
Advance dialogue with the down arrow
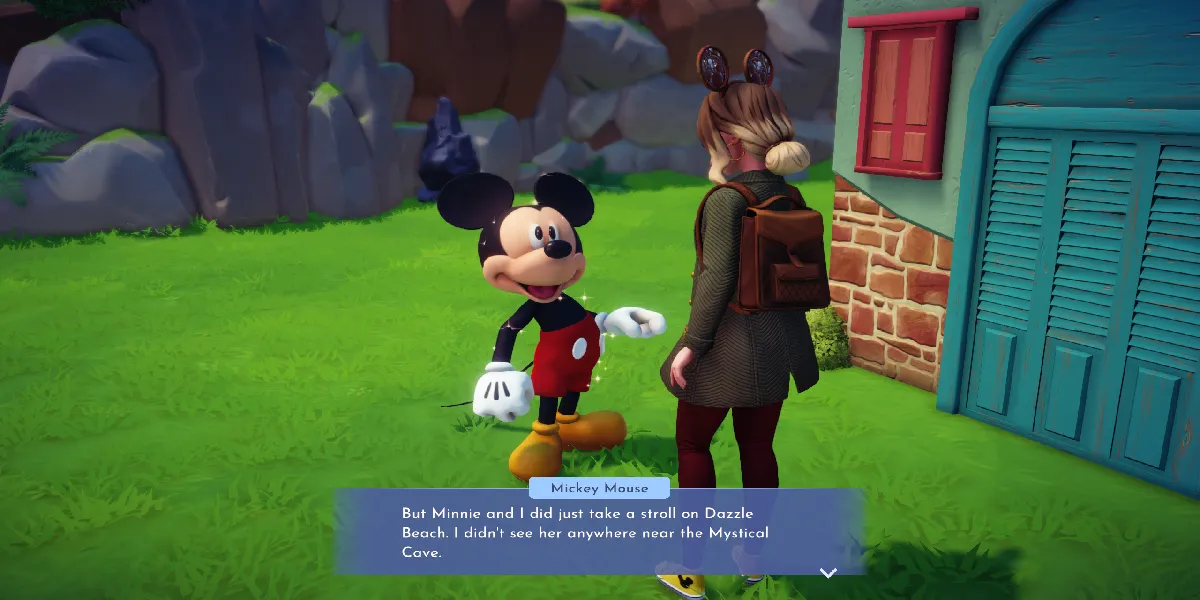(x=828, y=572)
